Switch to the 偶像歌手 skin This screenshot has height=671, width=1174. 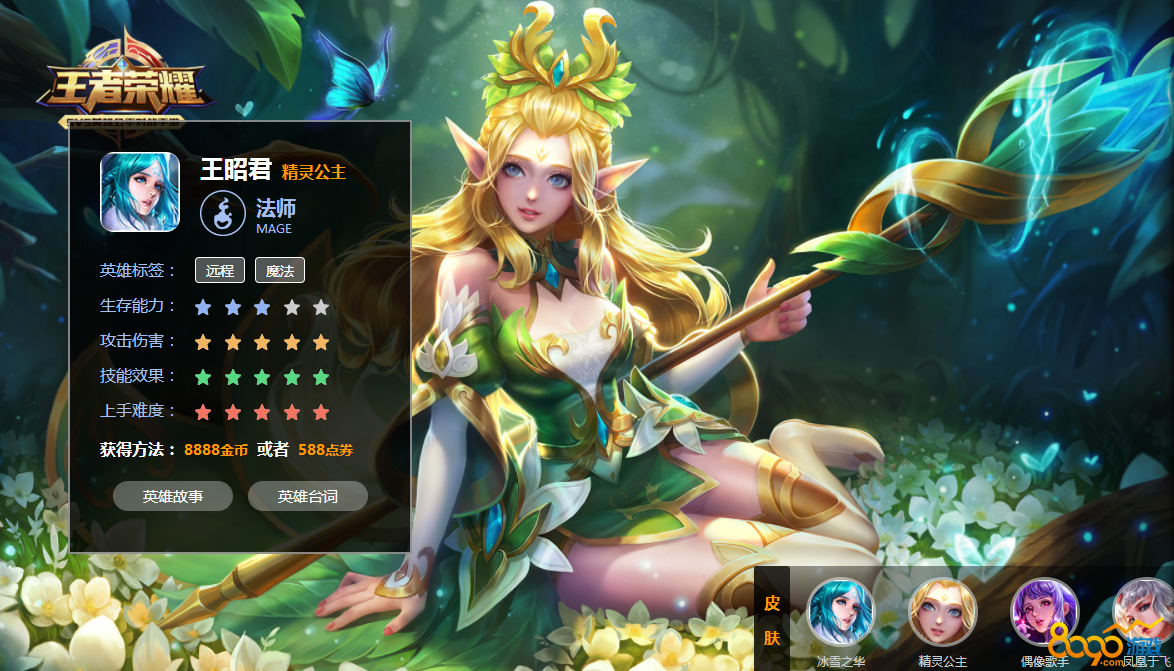tap(1044, 612)
